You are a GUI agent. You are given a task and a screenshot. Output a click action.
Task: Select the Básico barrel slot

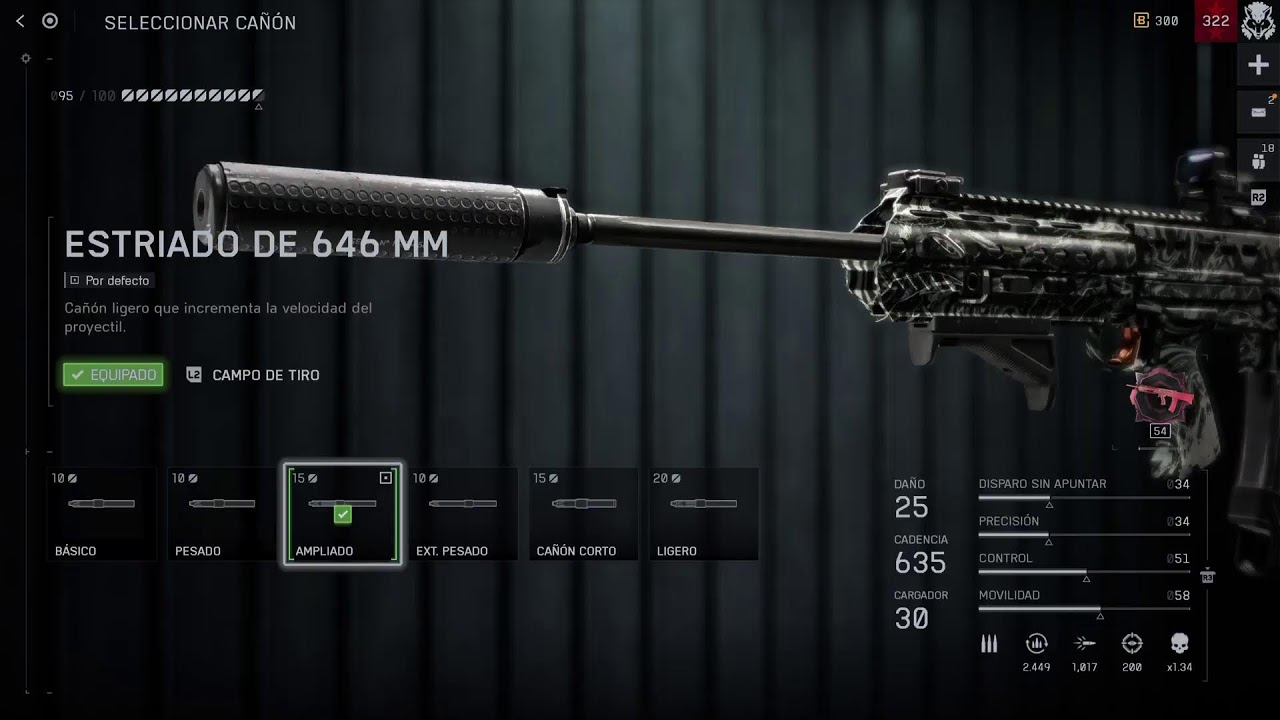102,513
